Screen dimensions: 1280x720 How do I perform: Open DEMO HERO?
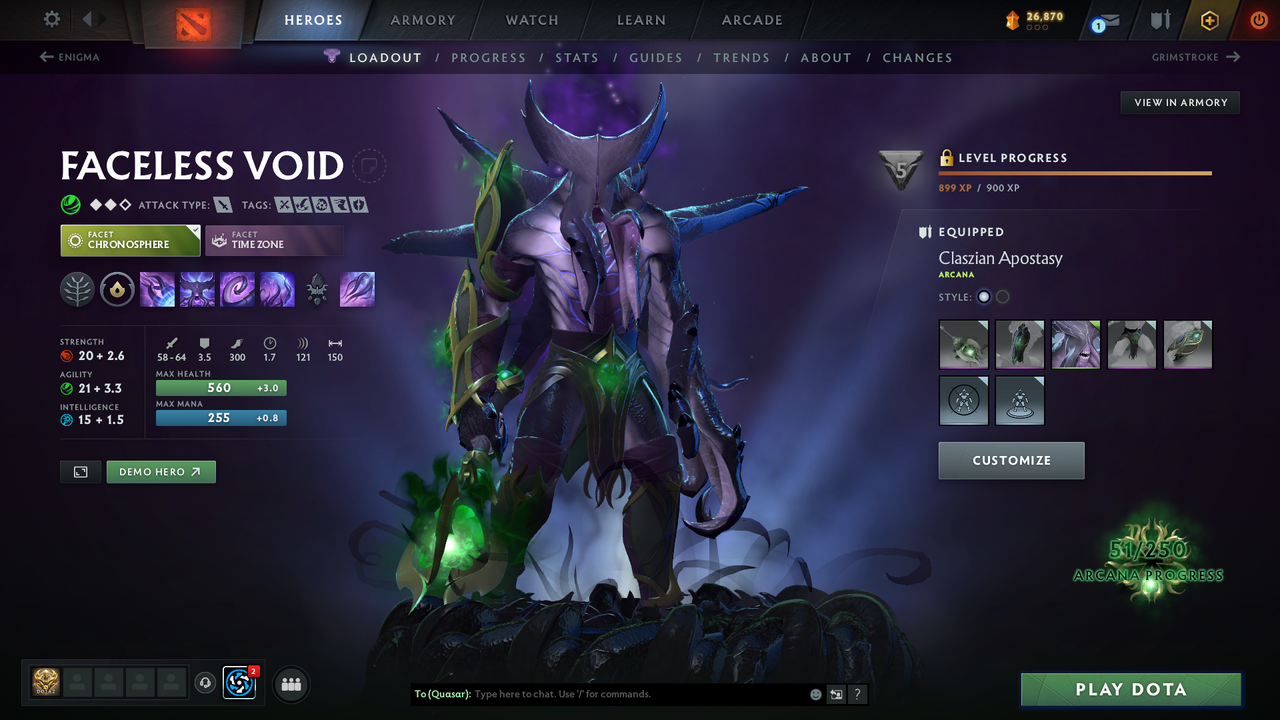160,471
